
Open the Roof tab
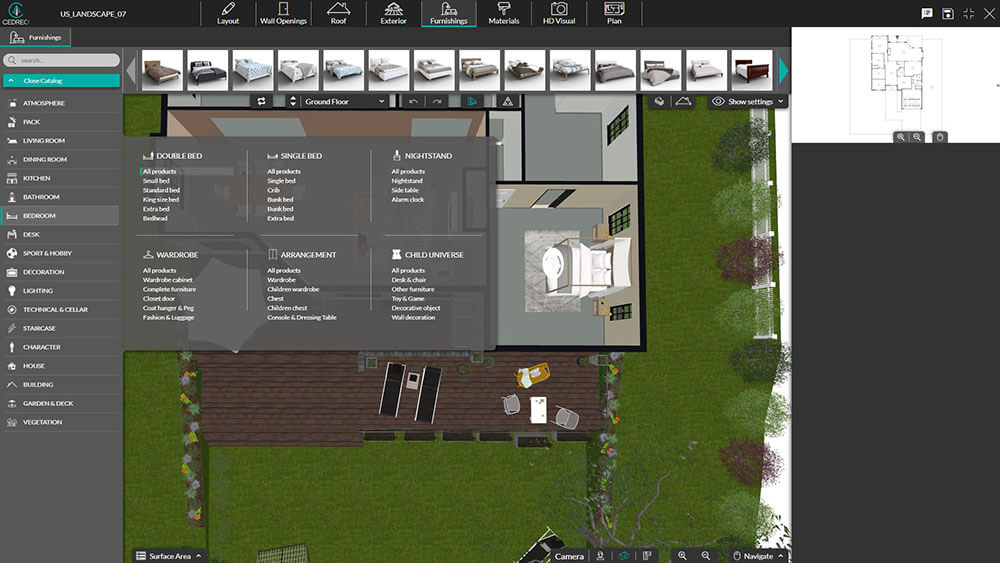pos(338,13)
